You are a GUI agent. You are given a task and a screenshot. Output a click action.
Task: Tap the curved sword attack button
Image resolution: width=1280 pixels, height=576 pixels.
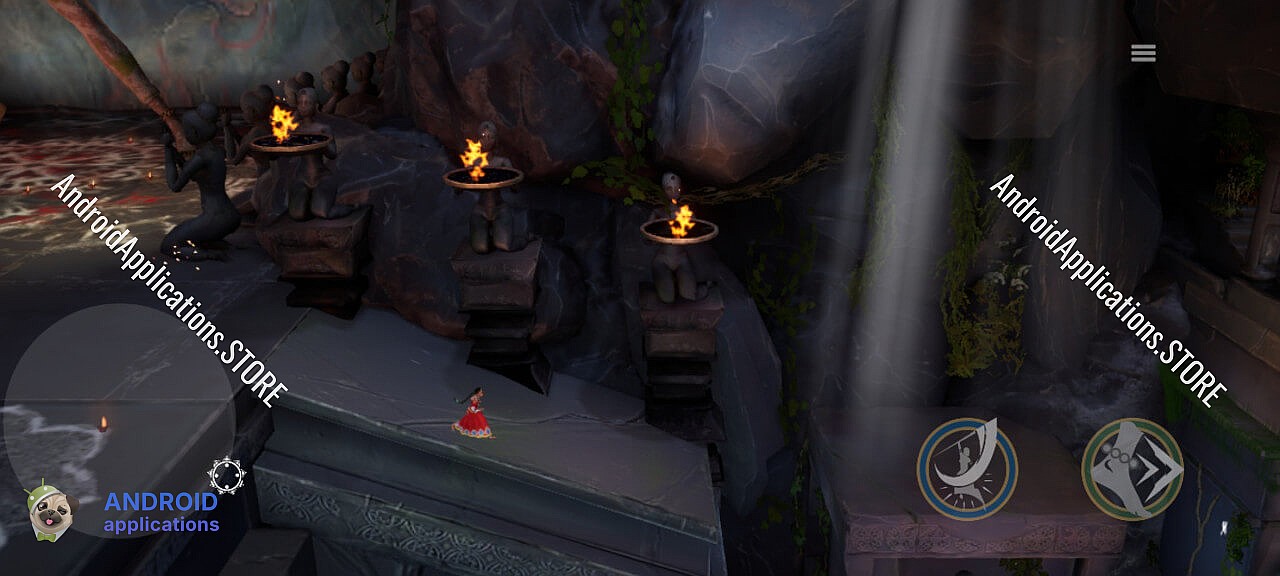967,468
